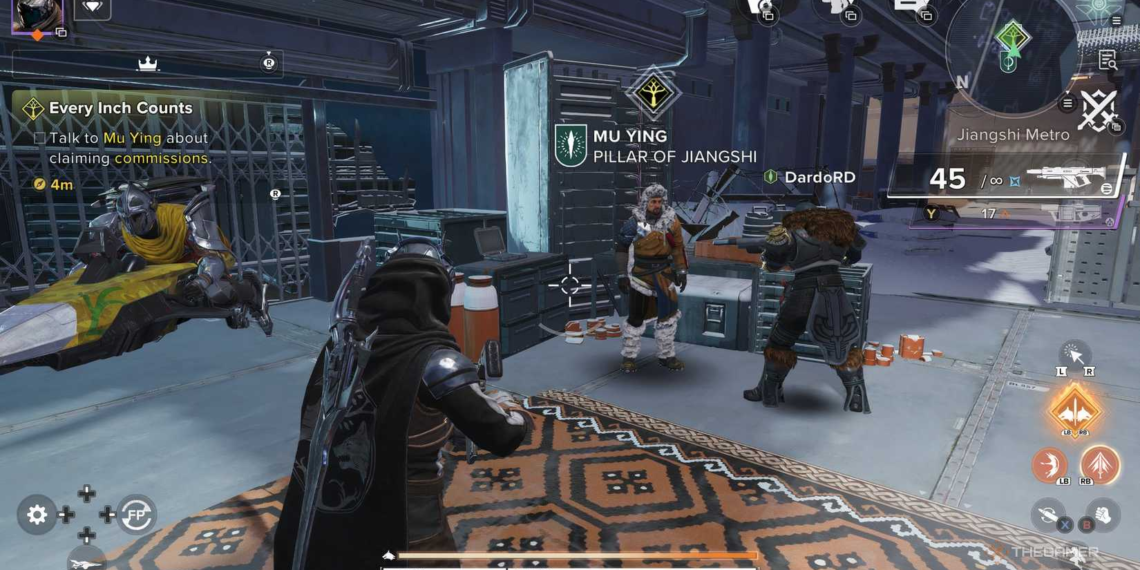Use the orange crescent slash ability

point(1050,465)
